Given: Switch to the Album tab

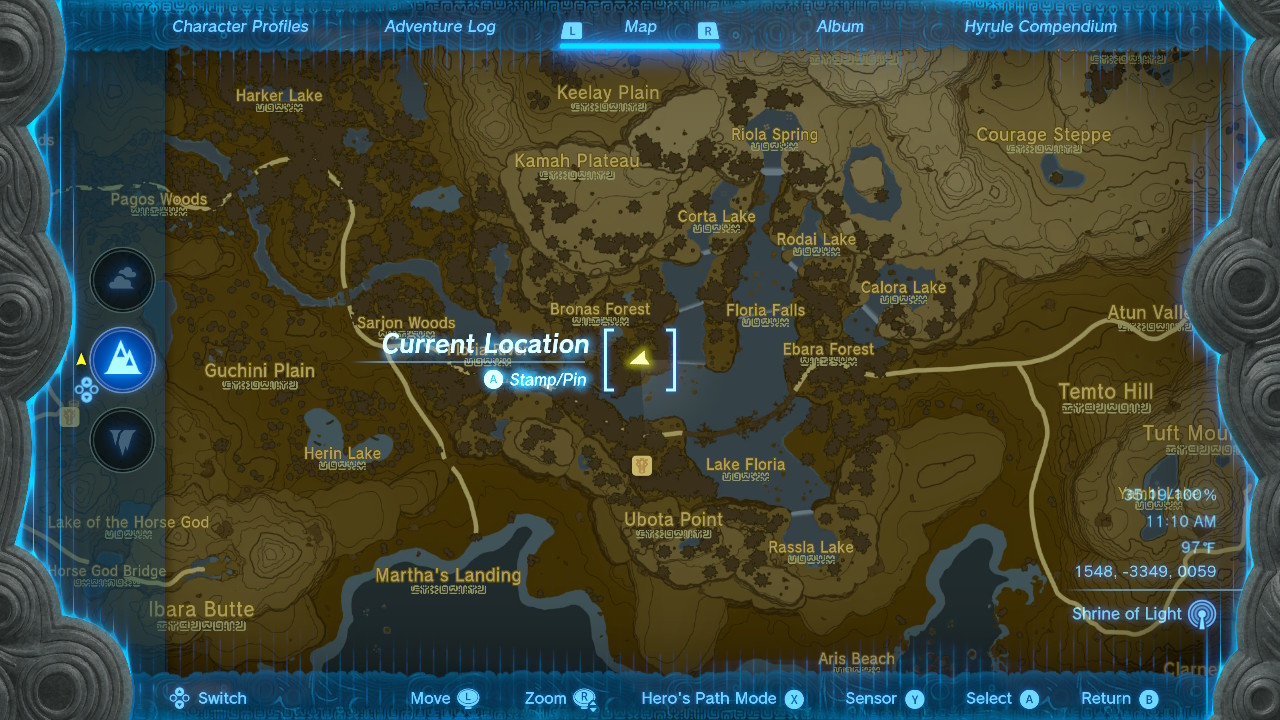Looking at the screenshot, I should click(x=839, y=27).
